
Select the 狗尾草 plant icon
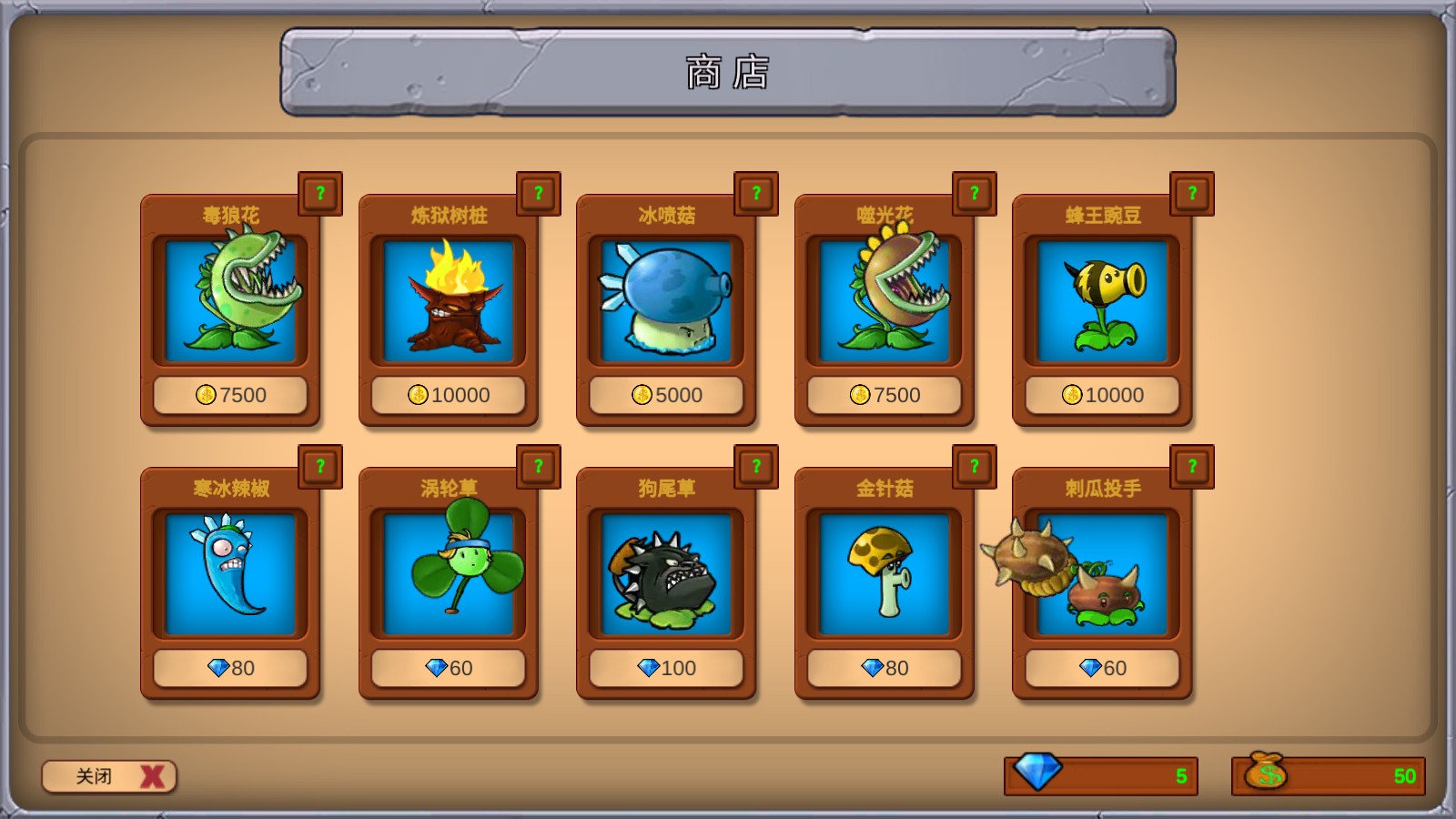click(x=666, y=575)
